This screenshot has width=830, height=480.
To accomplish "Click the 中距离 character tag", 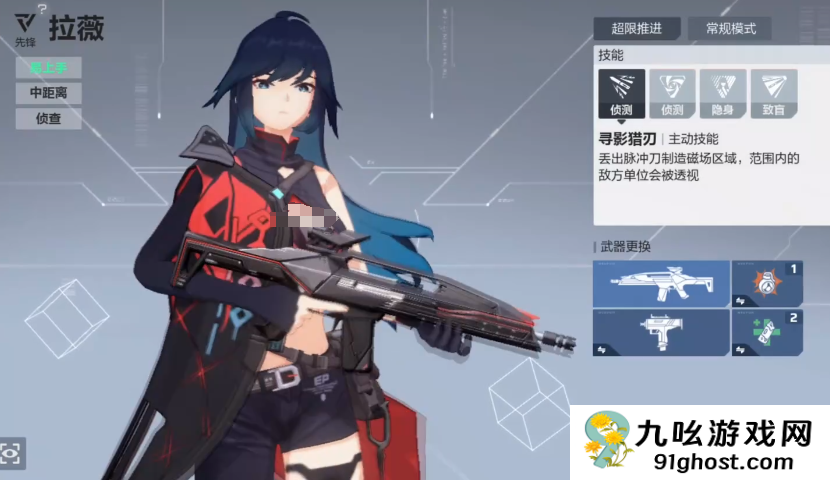I will click(48, 93).
